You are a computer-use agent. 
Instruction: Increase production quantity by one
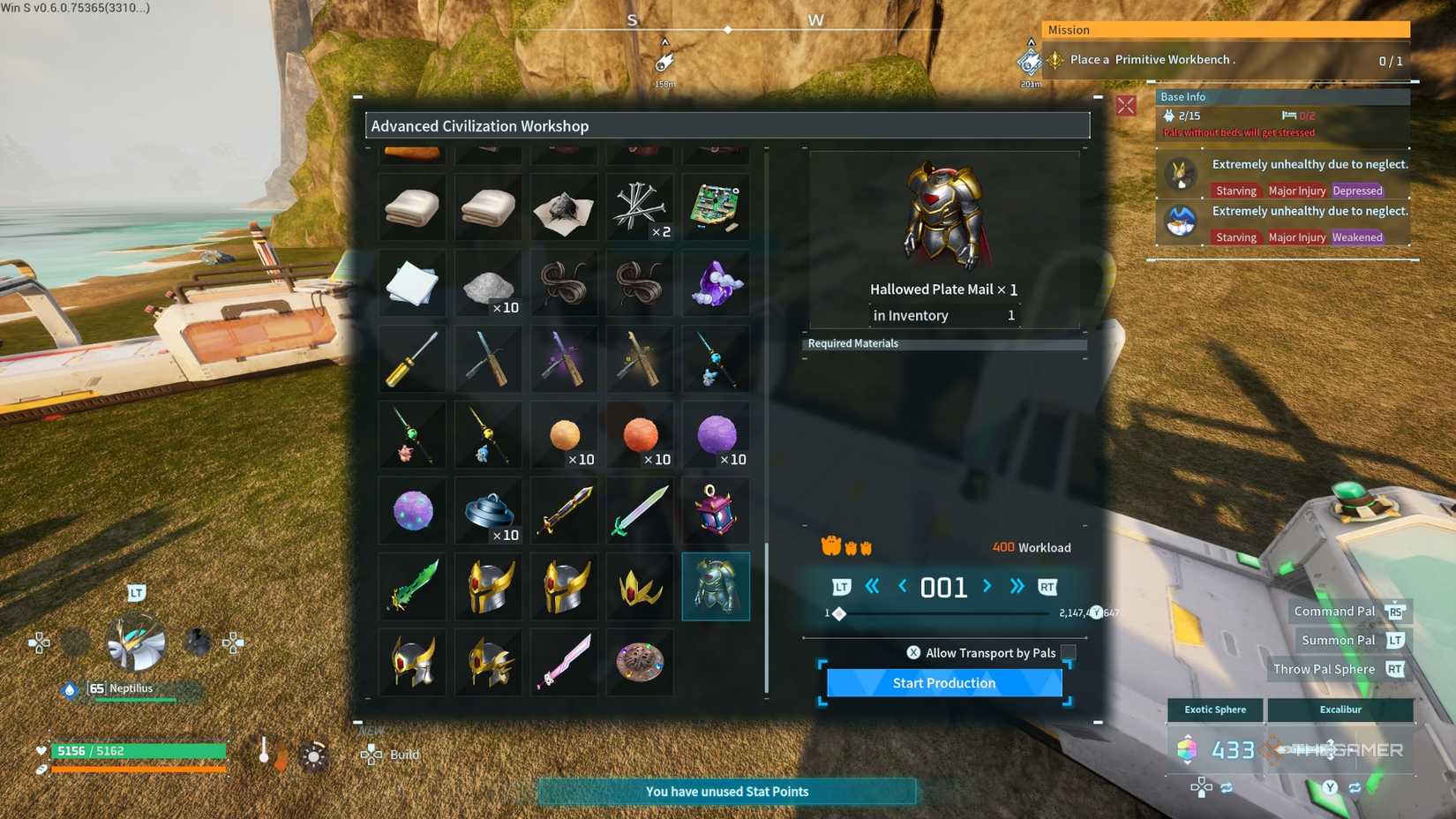click(x=987, y=586)
